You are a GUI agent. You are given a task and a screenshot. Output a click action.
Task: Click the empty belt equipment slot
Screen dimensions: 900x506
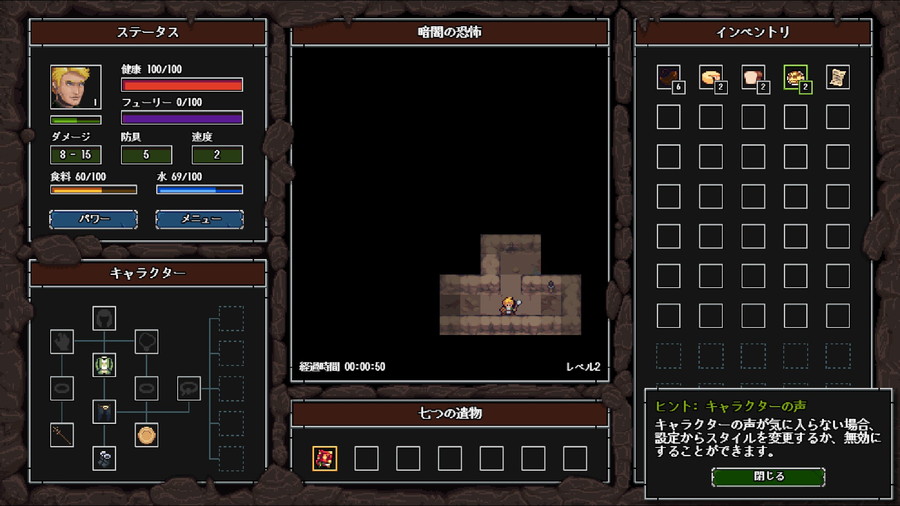point(189,388)
